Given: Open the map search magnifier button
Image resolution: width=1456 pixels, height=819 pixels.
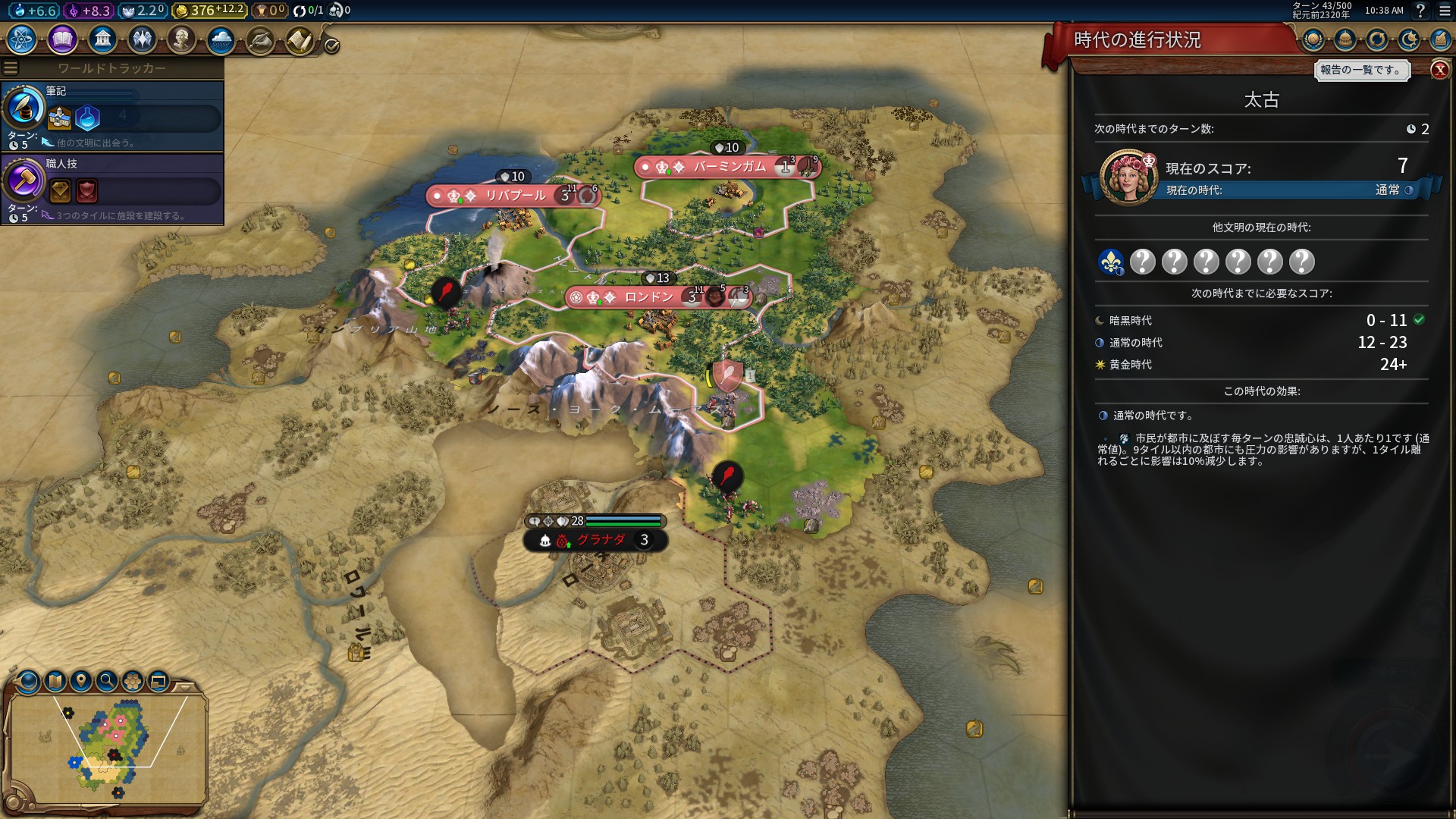Looking at the screenshot, I should pyautogui.click(x=107, y=681).
